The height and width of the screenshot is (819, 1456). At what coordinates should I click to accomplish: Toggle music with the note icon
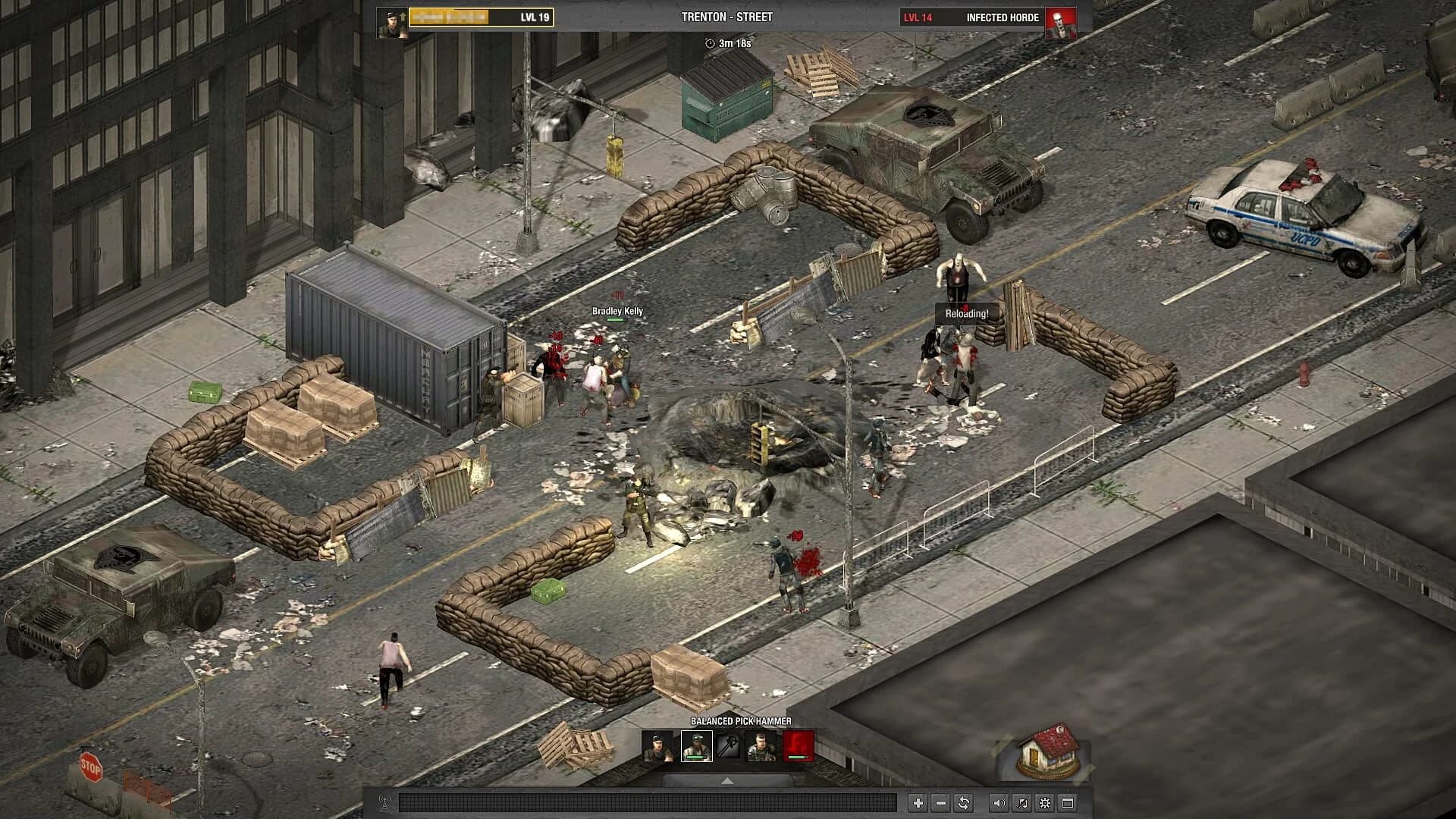[x=1021, y=803]
